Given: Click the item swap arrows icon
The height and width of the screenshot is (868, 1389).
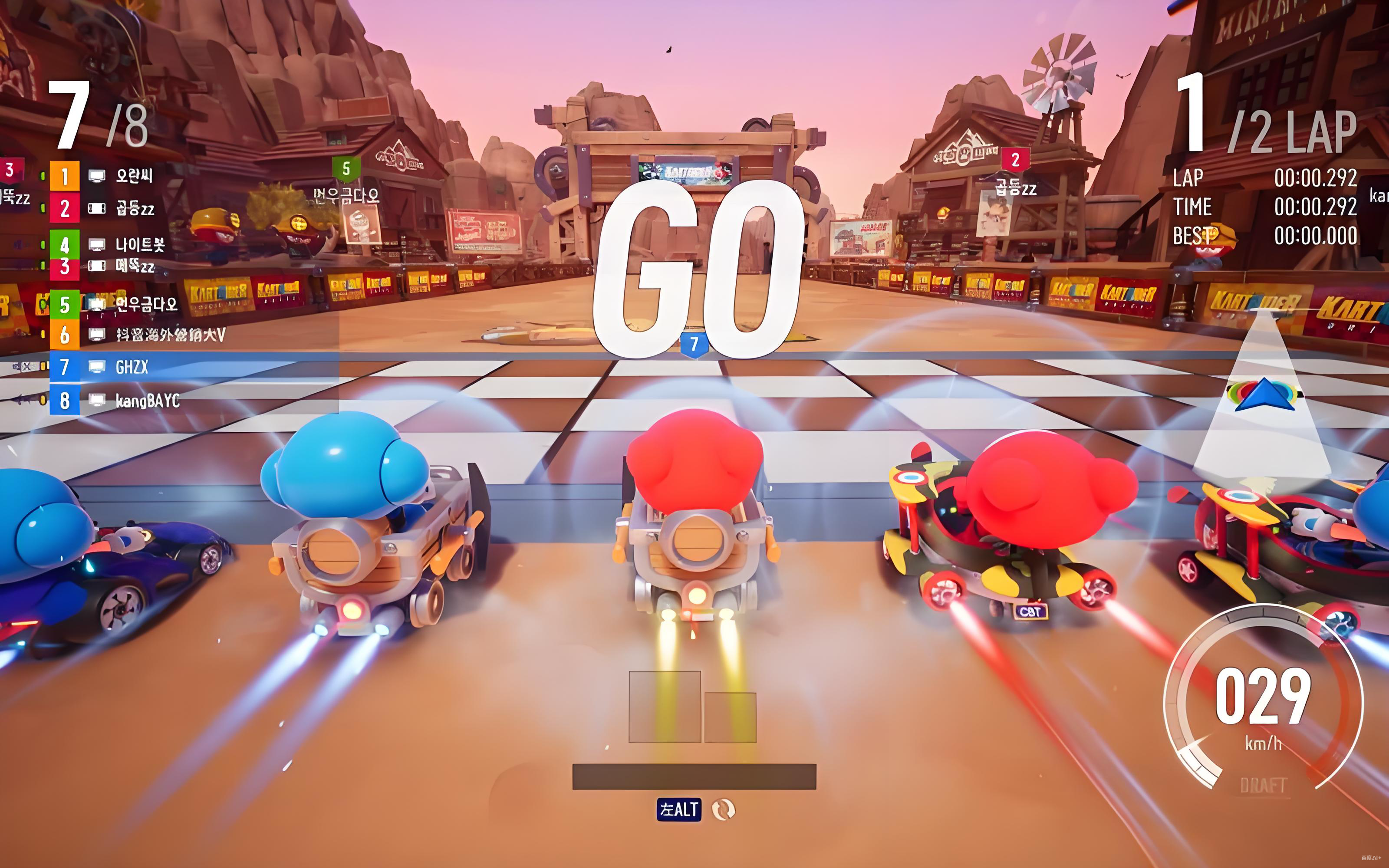Looking at the screenshot, I should 723,809.
